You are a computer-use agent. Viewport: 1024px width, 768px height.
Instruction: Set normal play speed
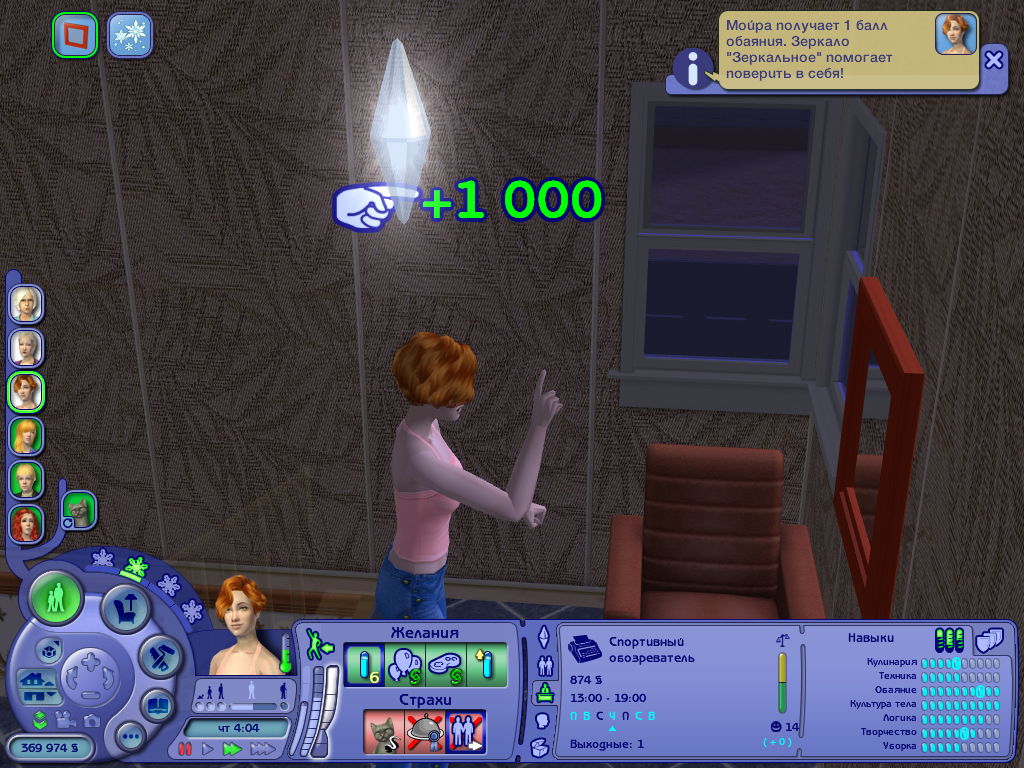click(x=208, y=748)
